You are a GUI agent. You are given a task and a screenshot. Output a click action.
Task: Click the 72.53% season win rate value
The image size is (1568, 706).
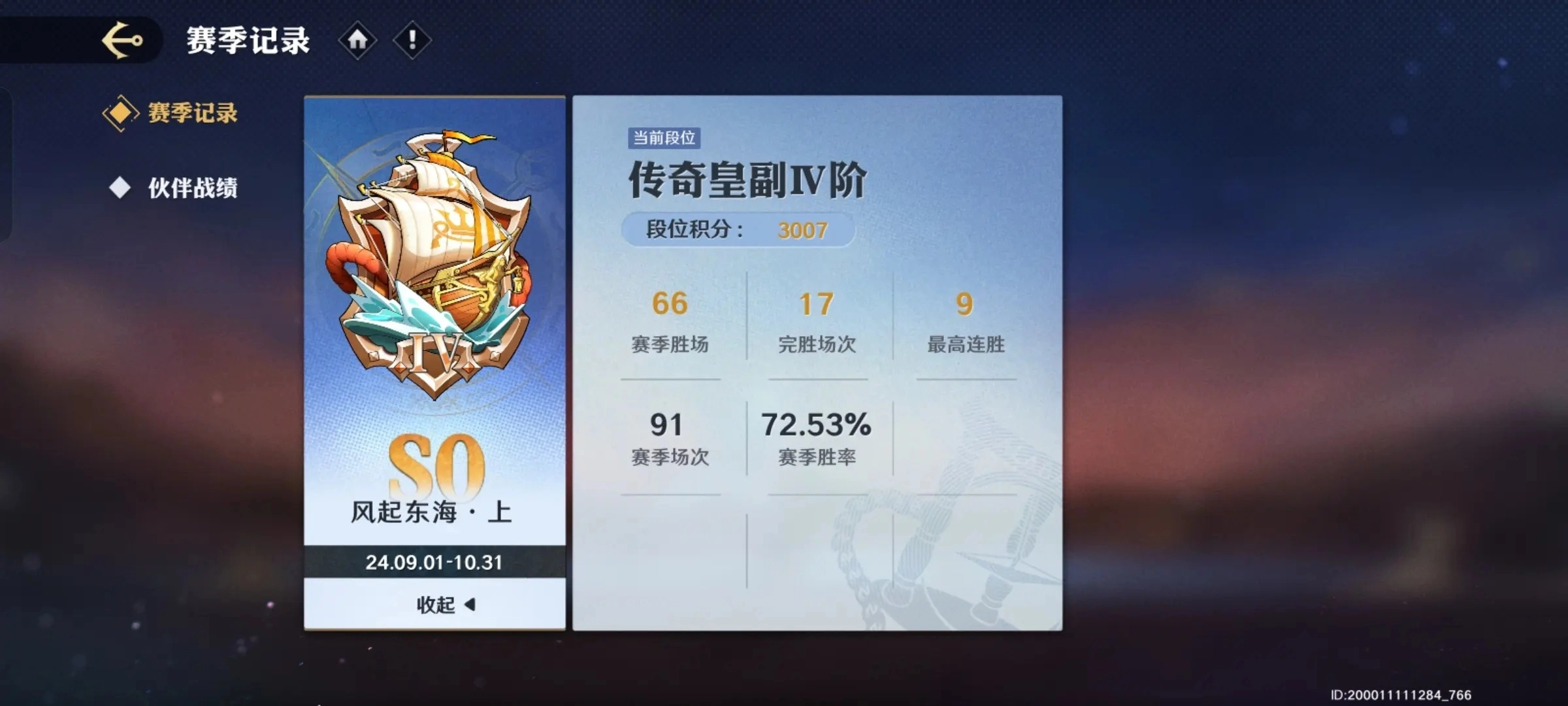pos(817,425)
